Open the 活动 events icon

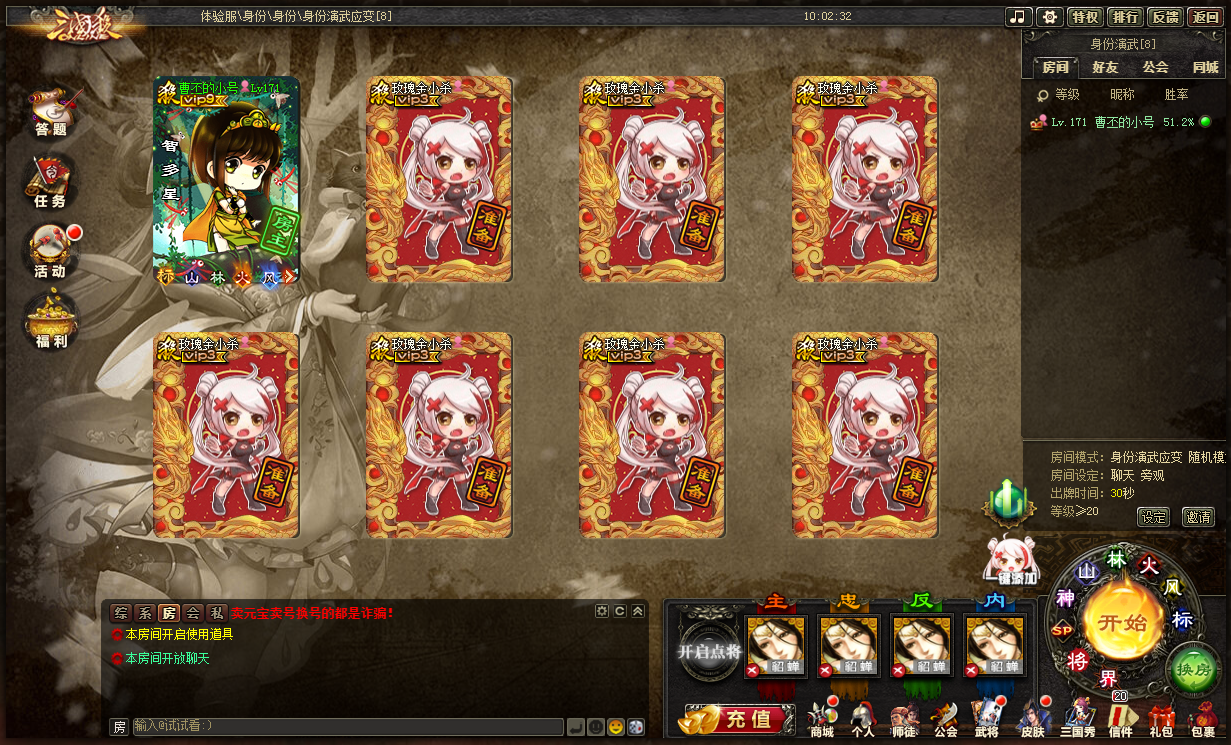point(50,252)
